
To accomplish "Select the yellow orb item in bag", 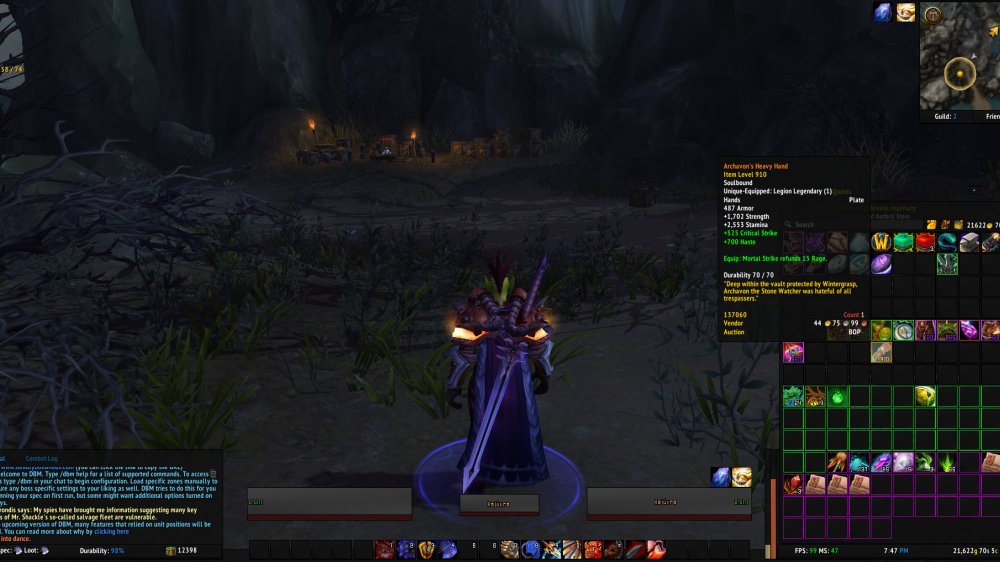I will 925,396.
